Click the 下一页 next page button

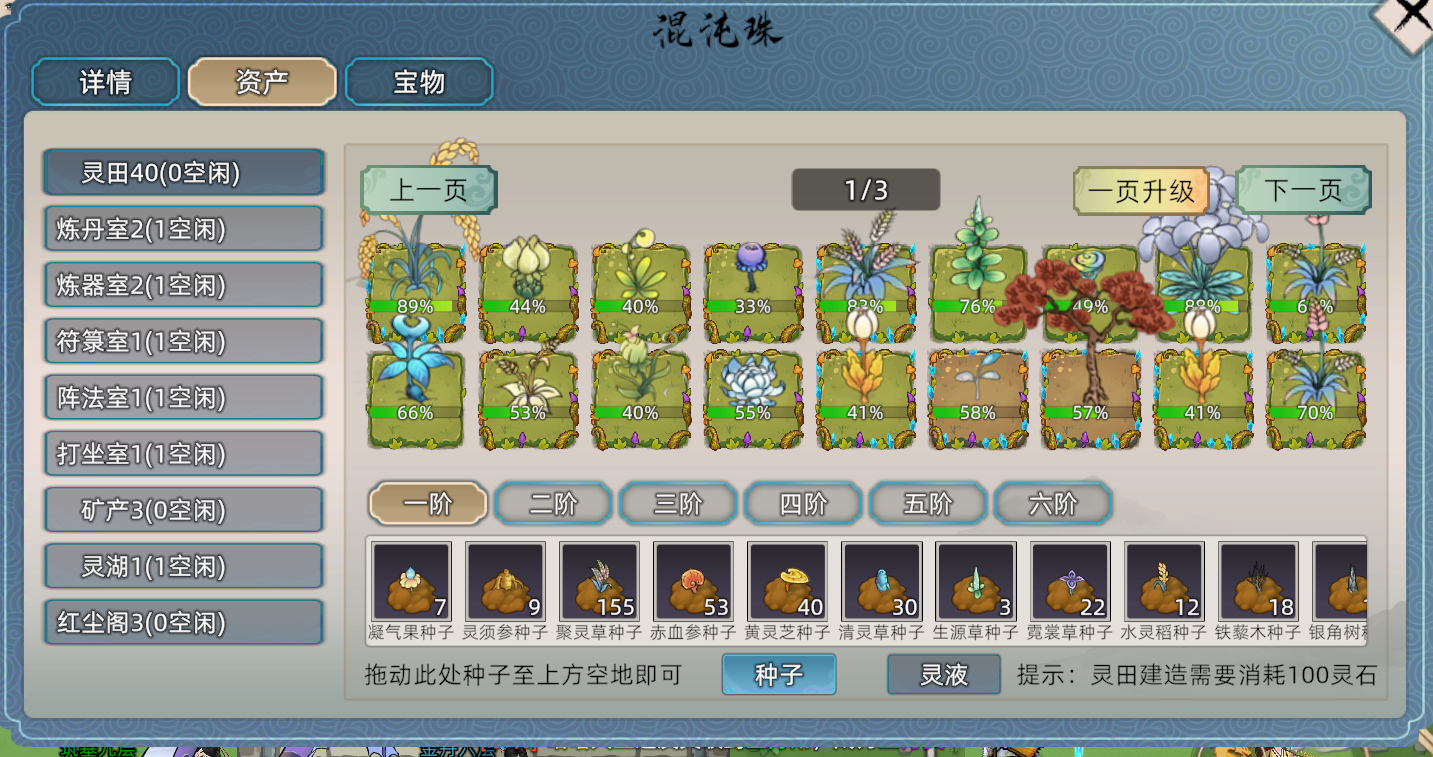(1302, 190)
